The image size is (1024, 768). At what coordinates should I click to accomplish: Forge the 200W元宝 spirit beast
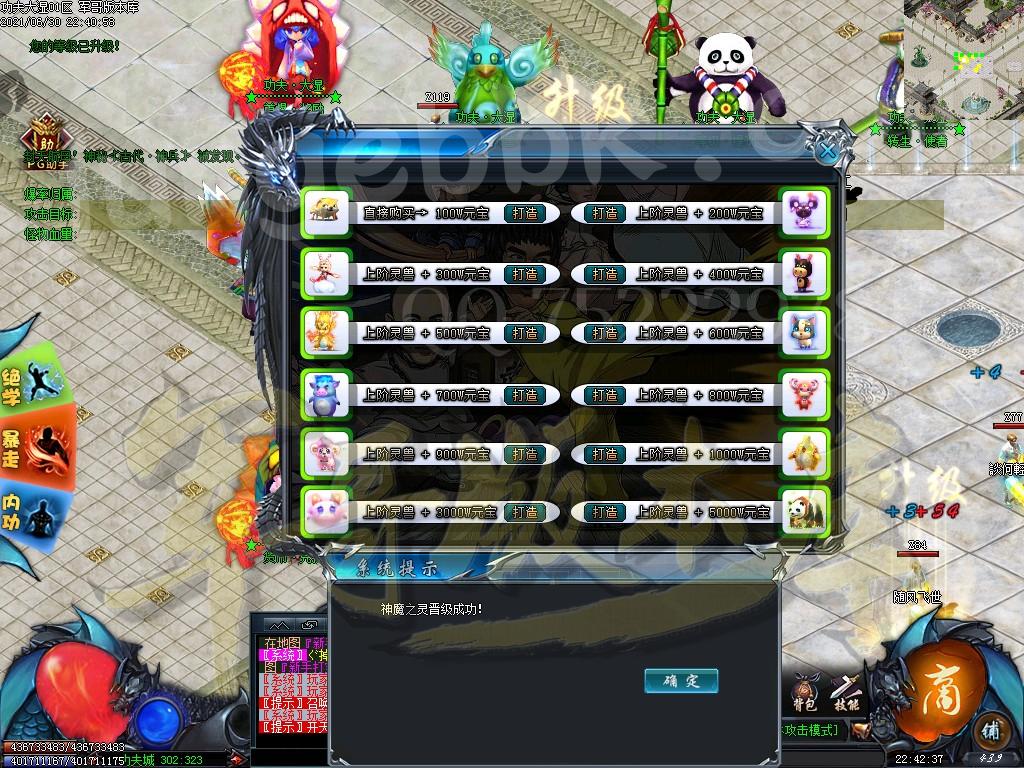[604, 213]
